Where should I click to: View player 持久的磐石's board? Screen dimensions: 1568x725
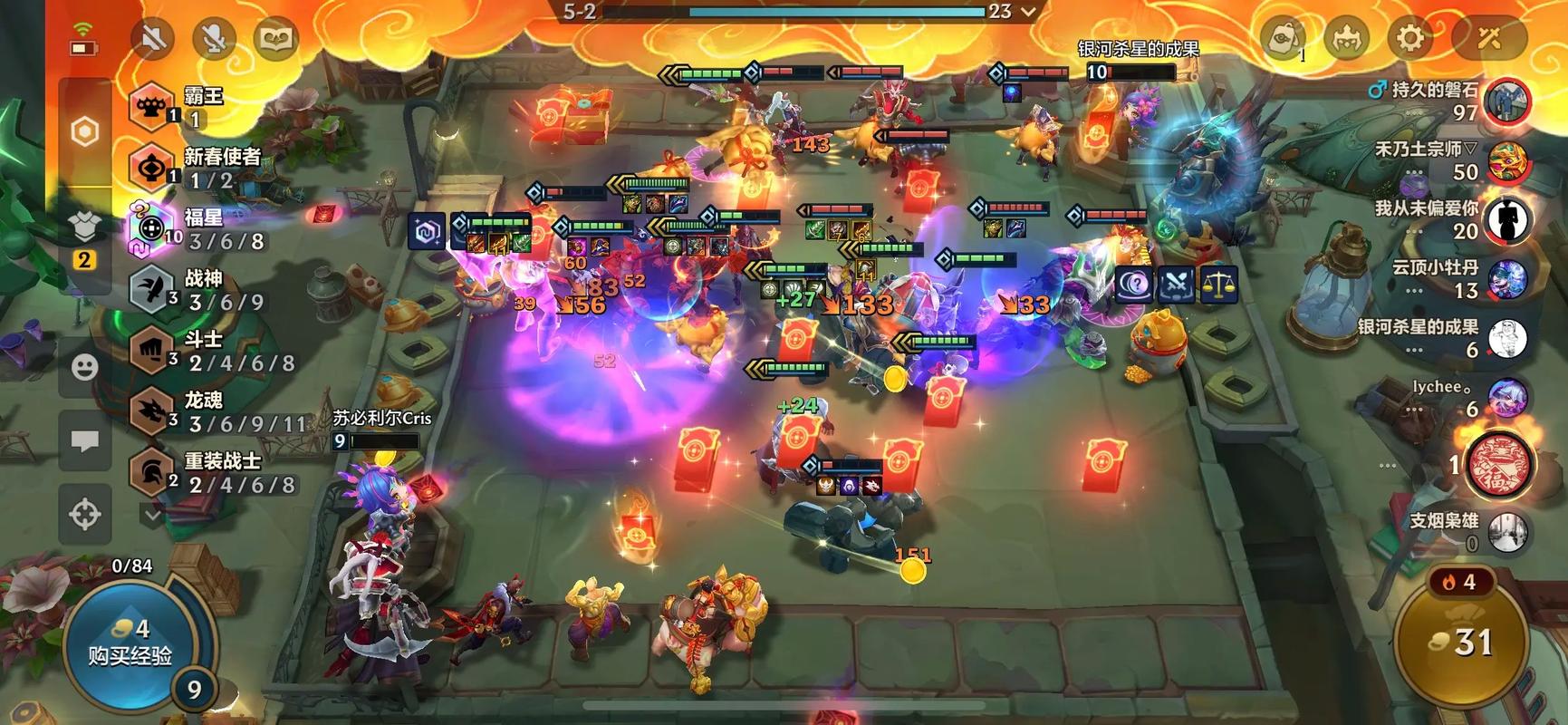pyautogui.click(x=1507, y=101)
